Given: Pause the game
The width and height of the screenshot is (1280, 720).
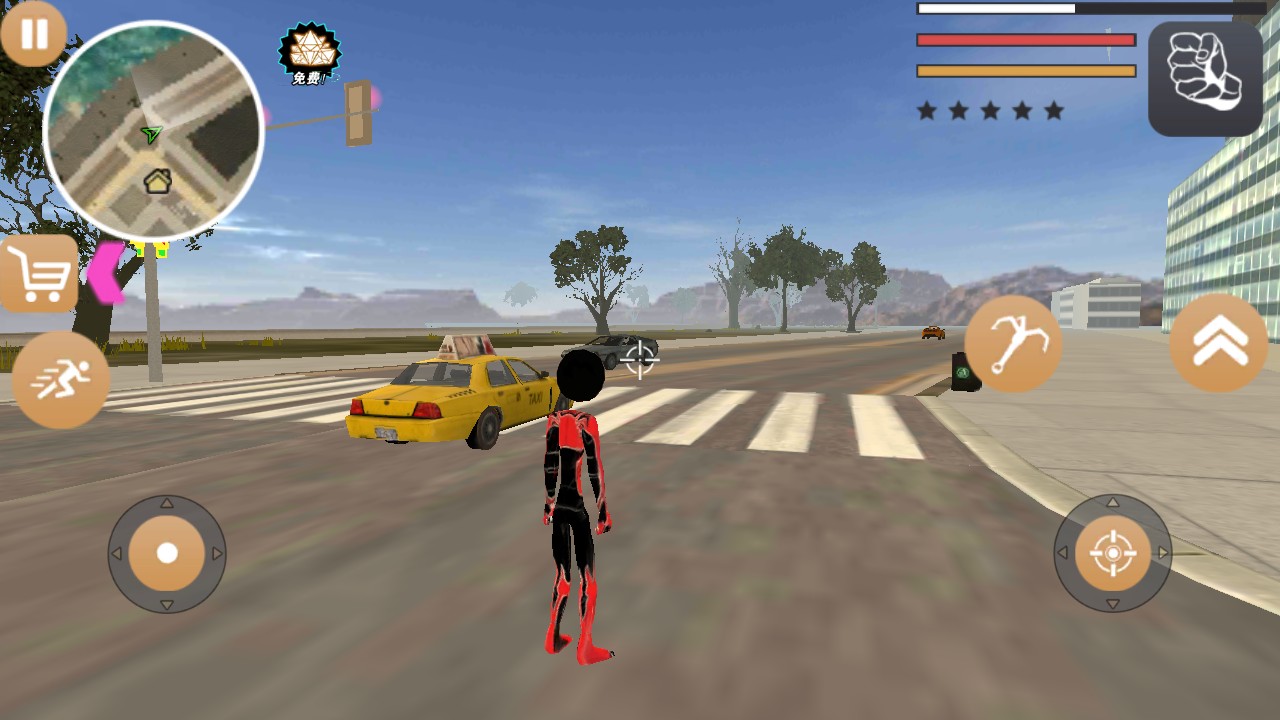Looking at the screenshot, I should click(33, 34).
